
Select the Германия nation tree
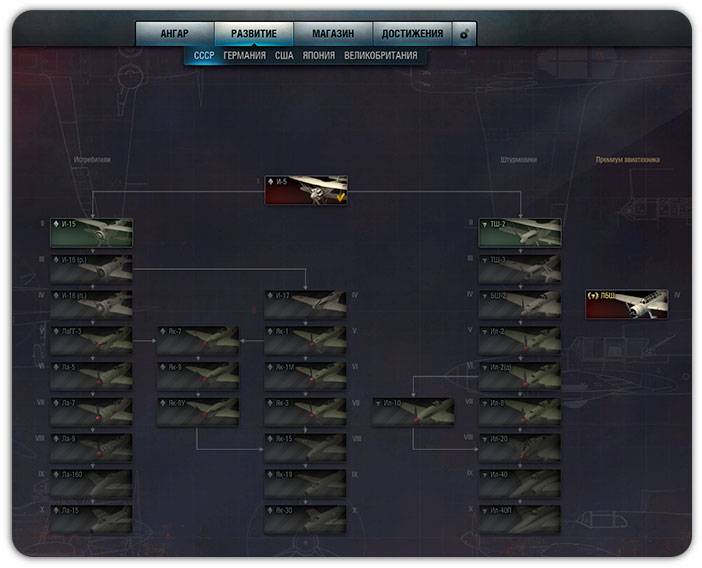(x=245, y=56)
